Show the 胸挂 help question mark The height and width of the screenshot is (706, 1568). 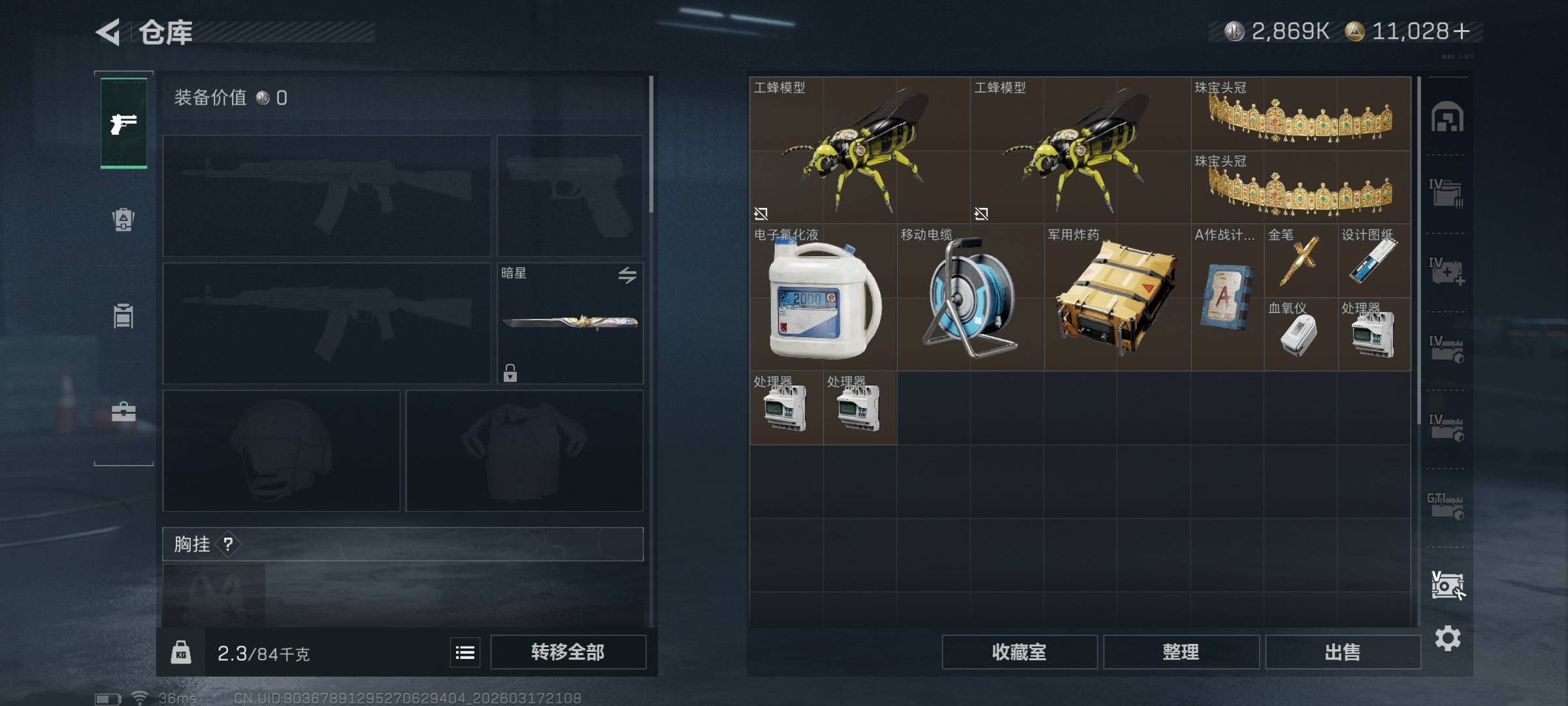228,544
